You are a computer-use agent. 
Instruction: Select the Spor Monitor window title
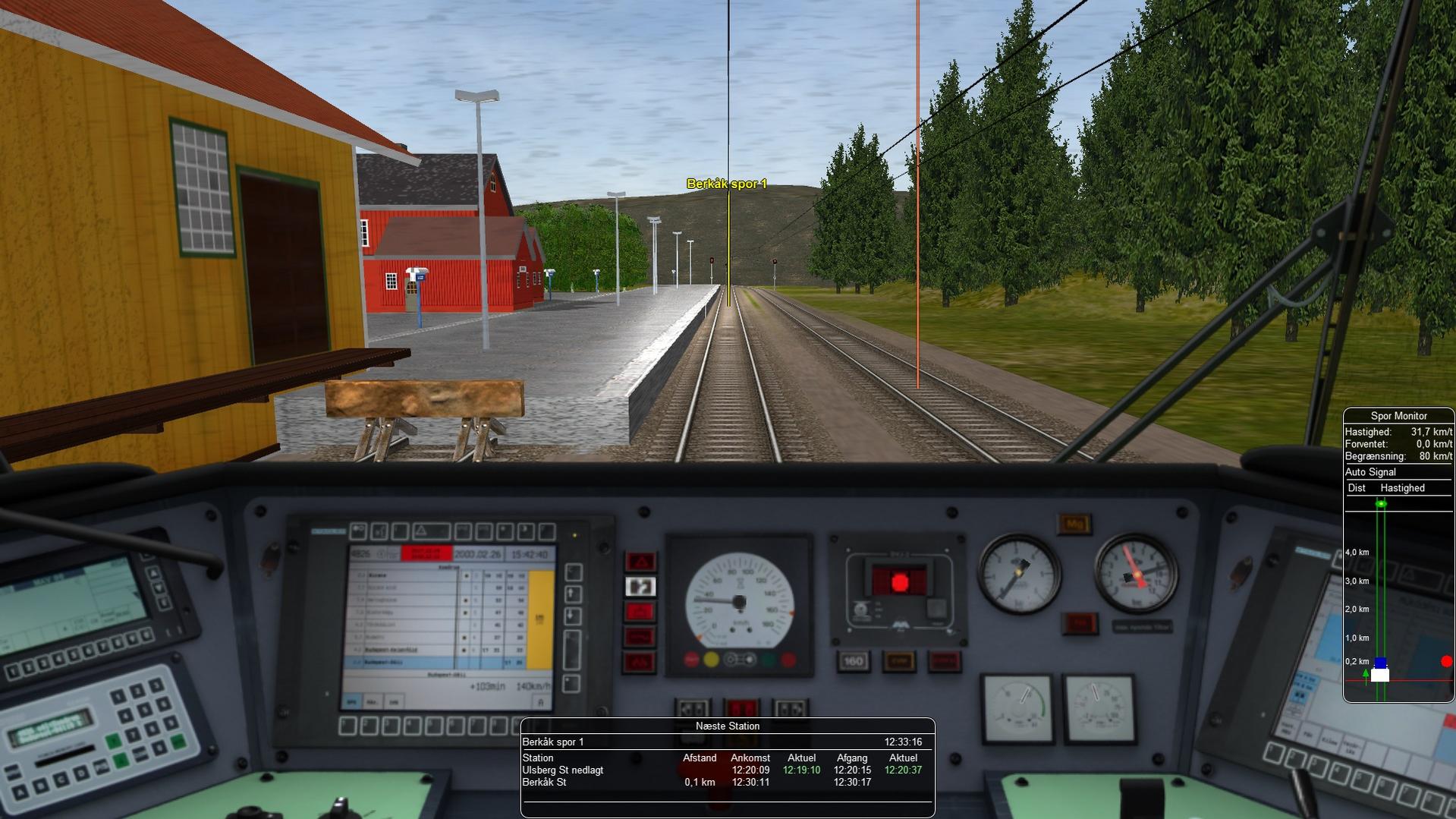click(1398, 416)
